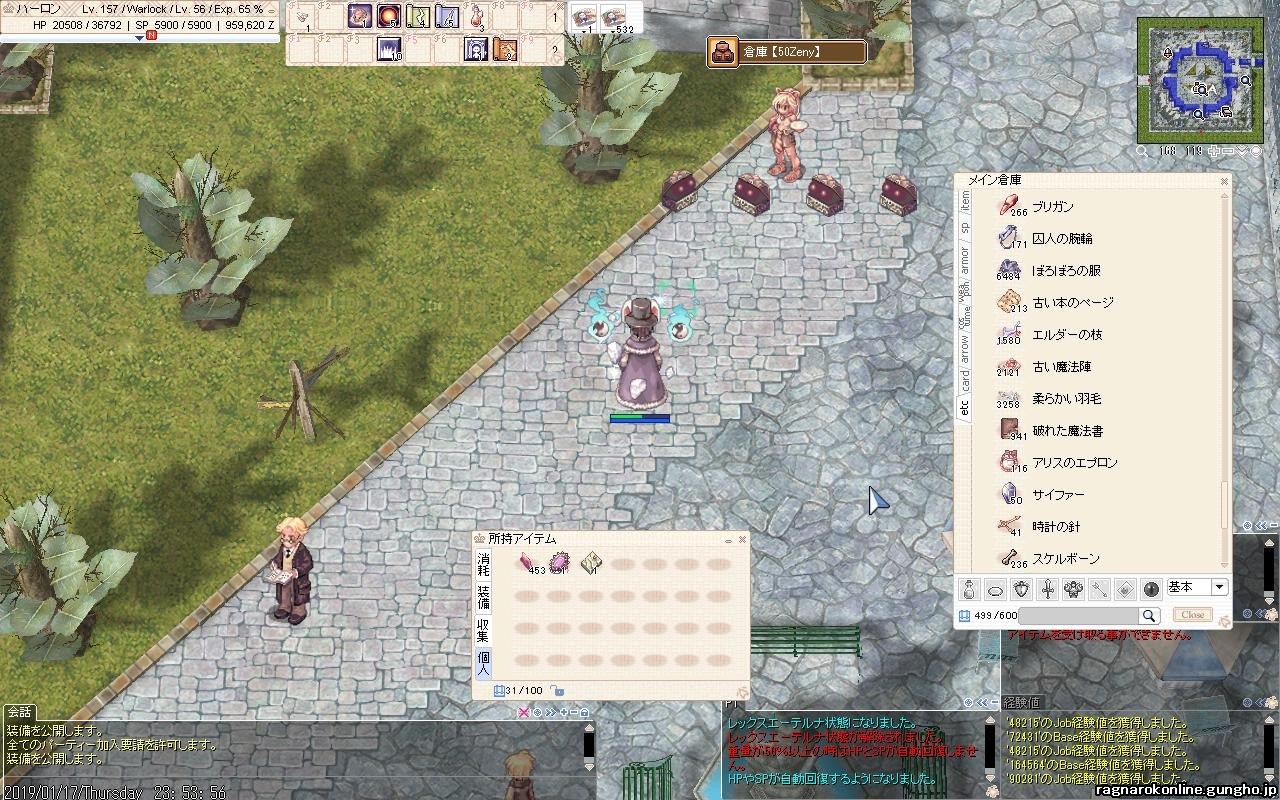Switch to the storage item tab
Image resolution: width=1280 pixels, height=800 pixels.
pos(965,200)
